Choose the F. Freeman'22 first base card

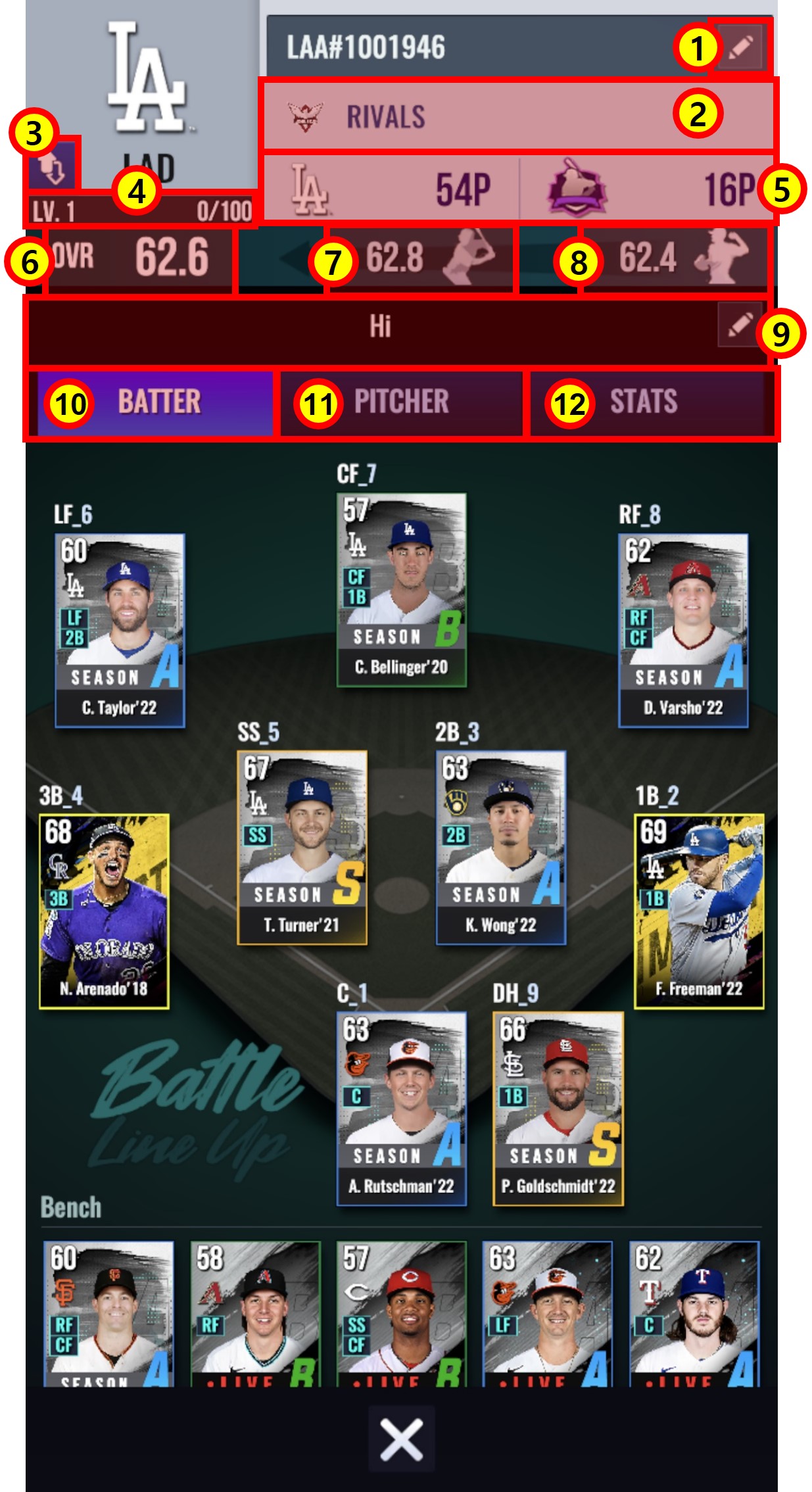(698, 911)
